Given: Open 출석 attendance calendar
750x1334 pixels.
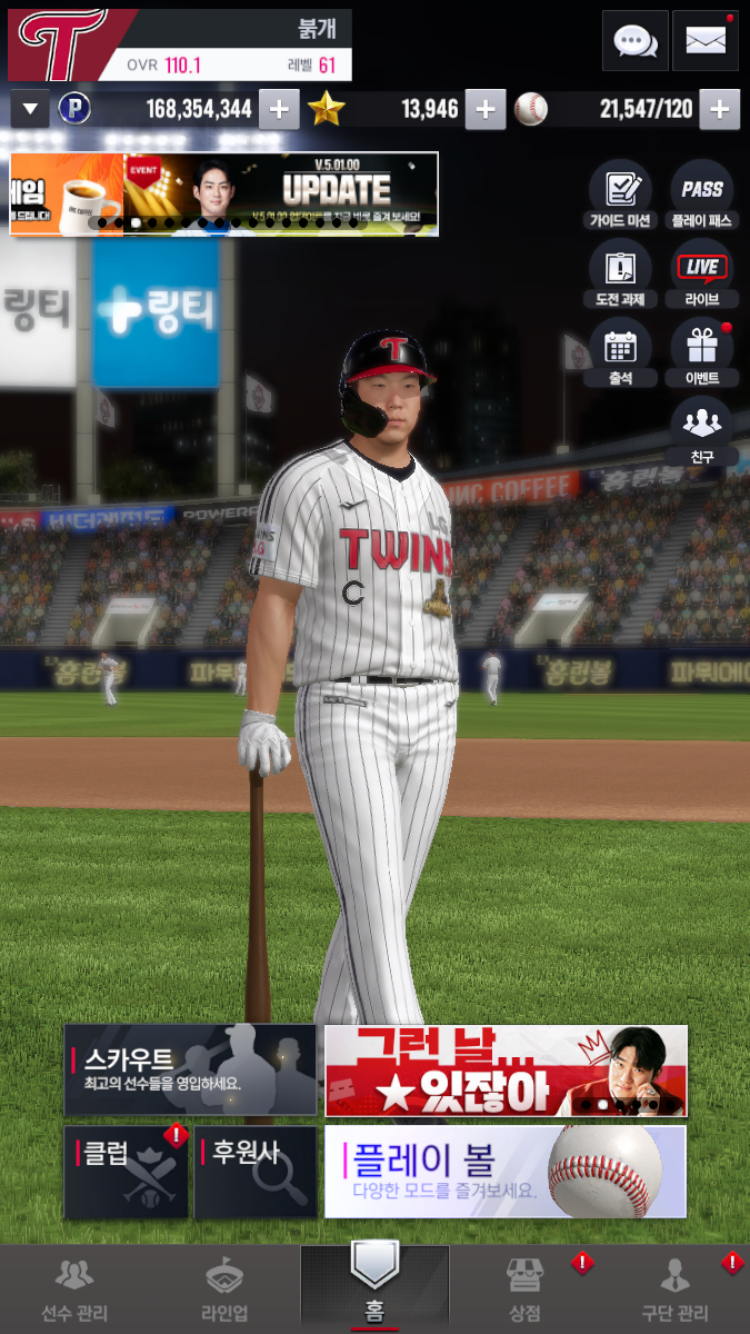Looking at the screenshot, I should click(620, 353).
